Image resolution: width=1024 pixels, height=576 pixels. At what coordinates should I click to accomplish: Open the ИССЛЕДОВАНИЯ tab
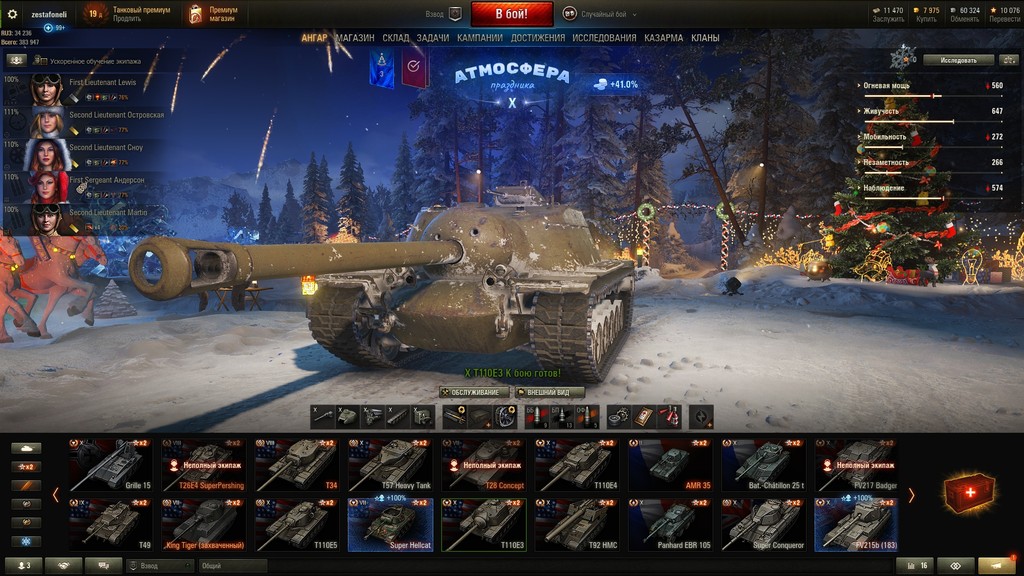click(x=604, y=38)
